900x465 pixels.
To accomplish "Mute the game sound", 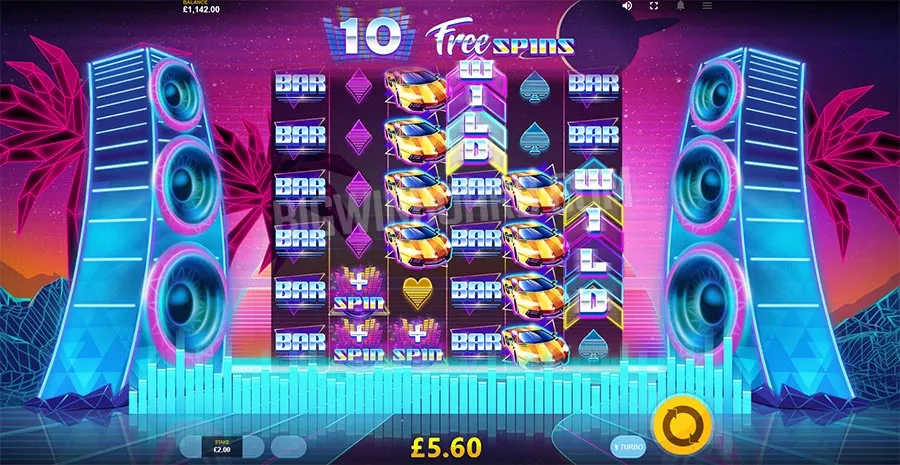I will point(627,6).
